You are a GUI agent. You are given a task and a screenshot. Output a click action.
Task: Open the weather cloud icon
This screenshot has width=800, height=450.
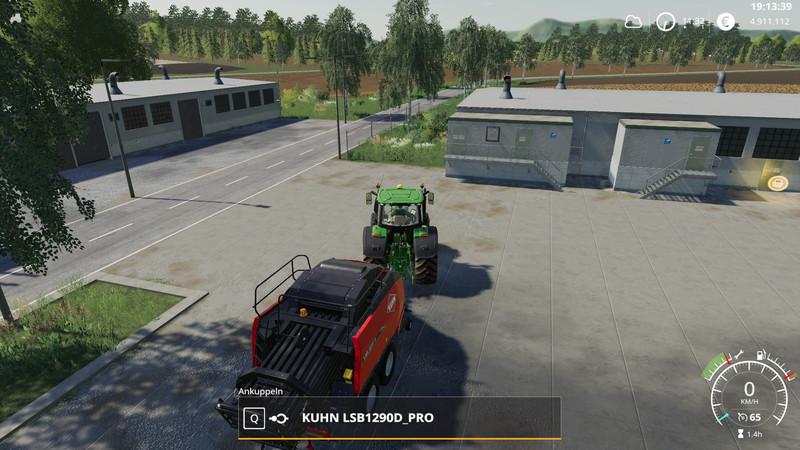pos(634,21)
